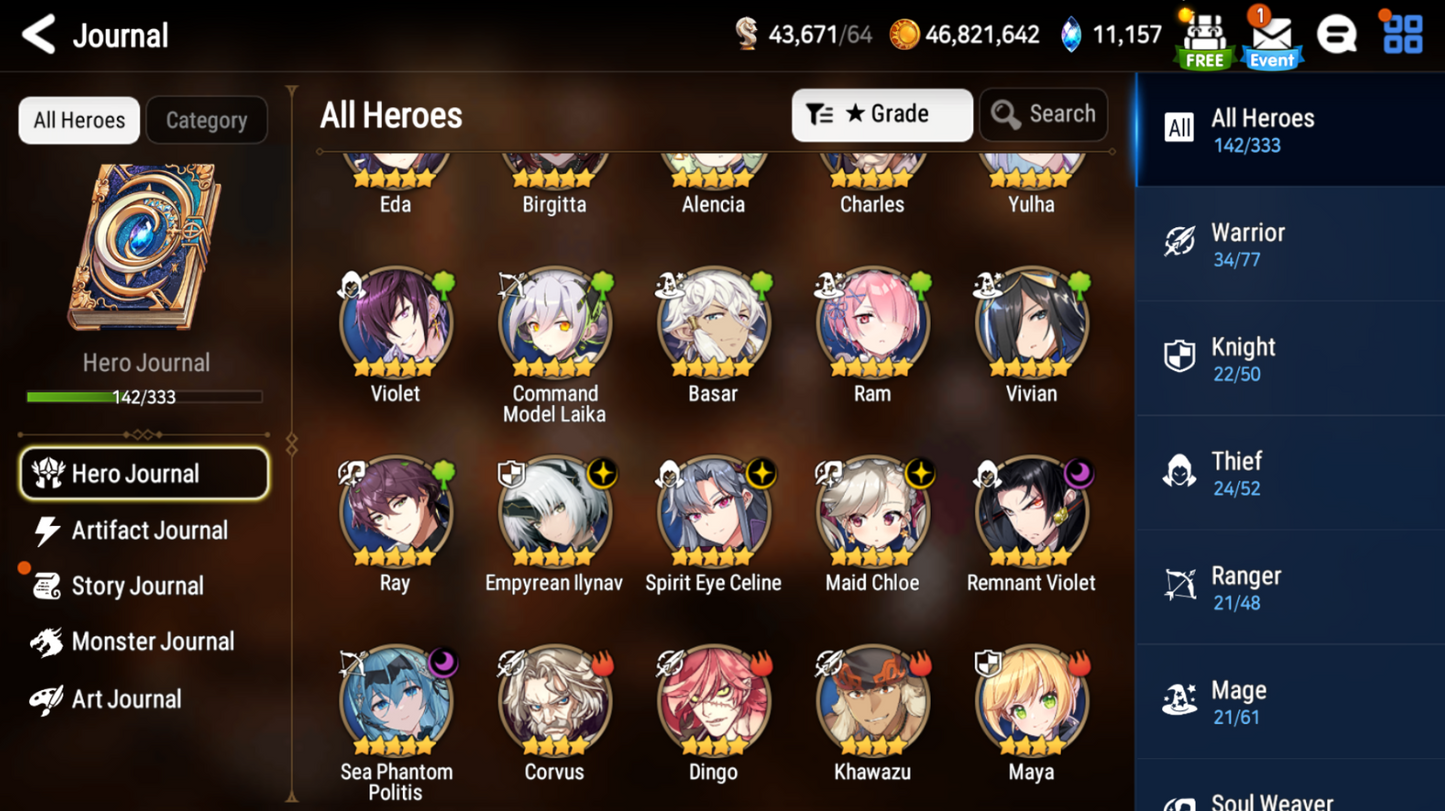
Task: Open the Story Journal
Action: [x=136, y=586]
